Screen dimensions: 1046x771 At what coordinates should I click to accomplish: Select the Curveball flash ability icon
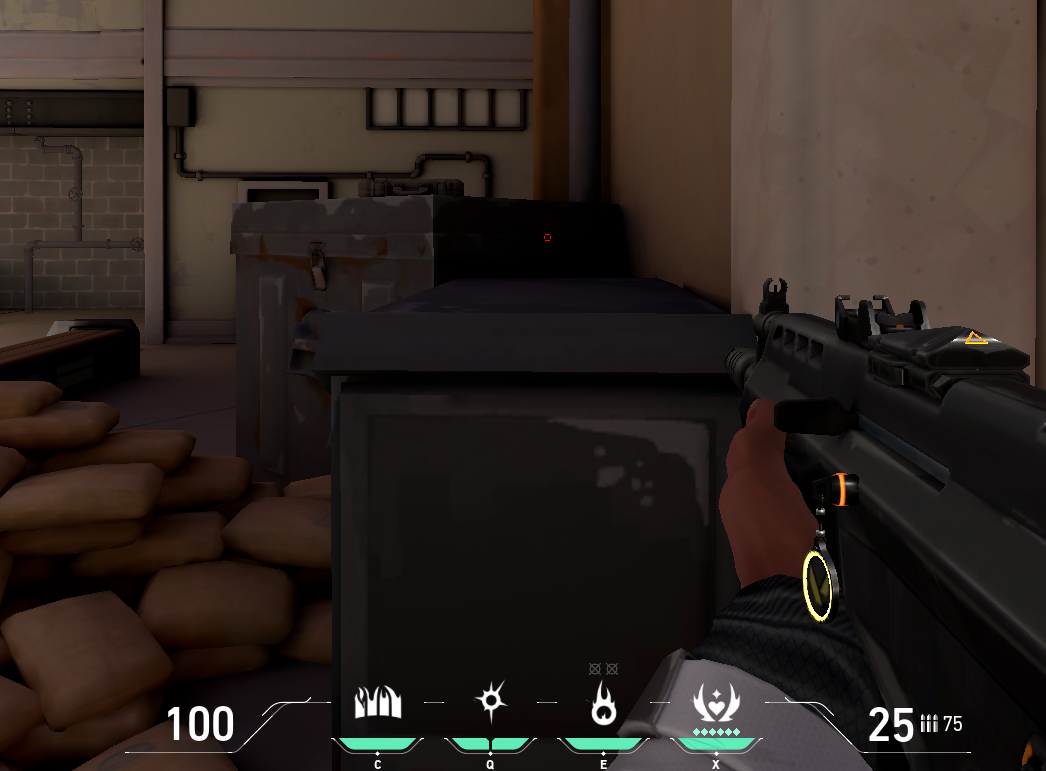[490, 703]
